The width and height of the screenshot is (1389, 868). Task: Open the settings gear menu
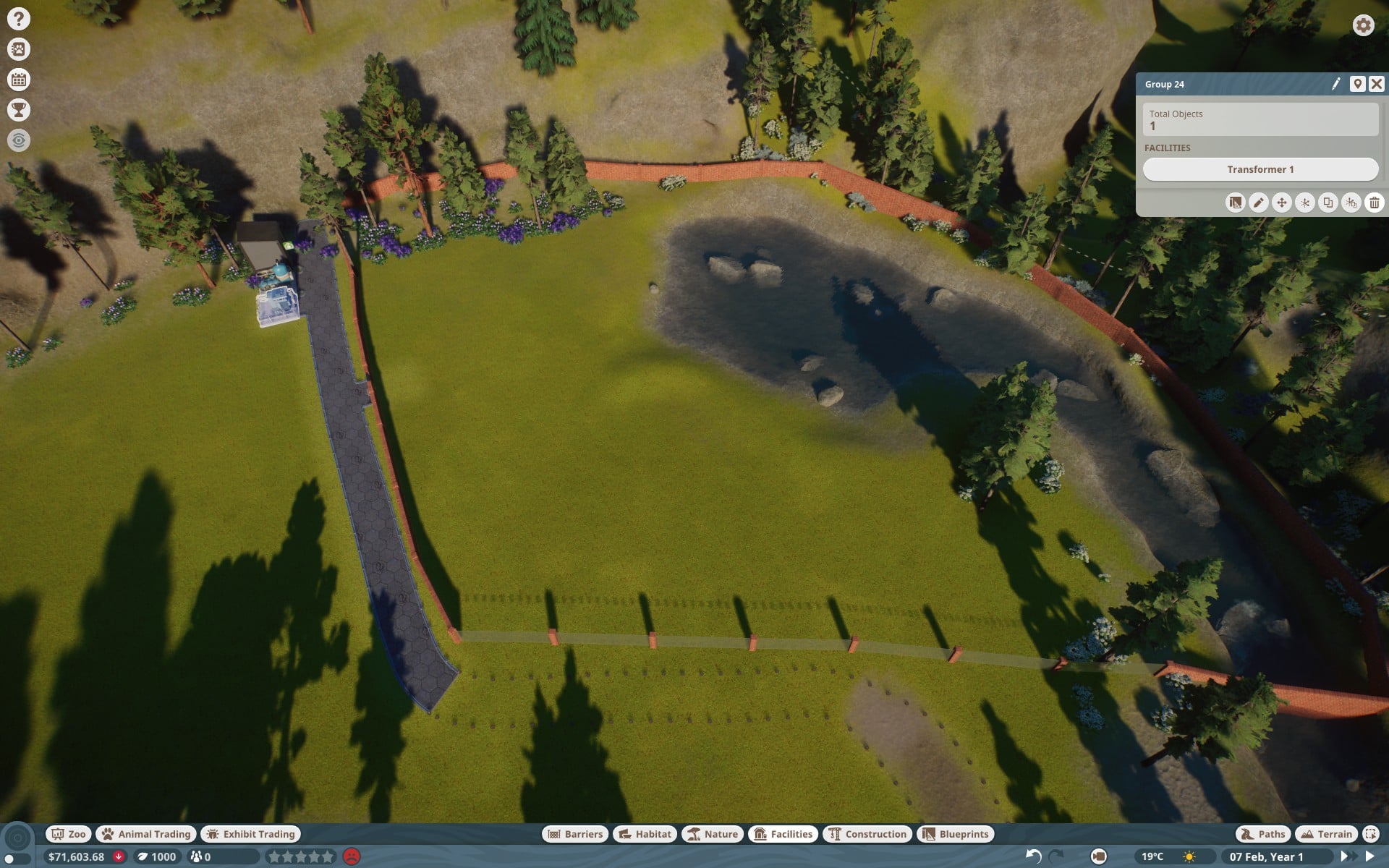1363,25
